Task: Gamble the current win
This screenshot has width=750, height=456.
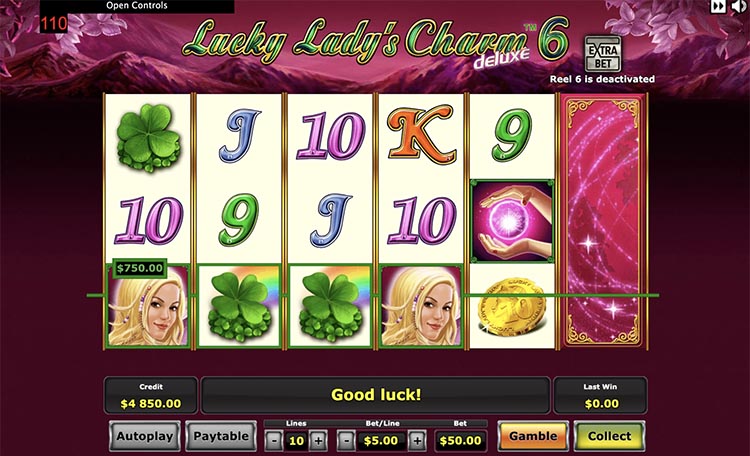Action: click(x=532, y=436)
